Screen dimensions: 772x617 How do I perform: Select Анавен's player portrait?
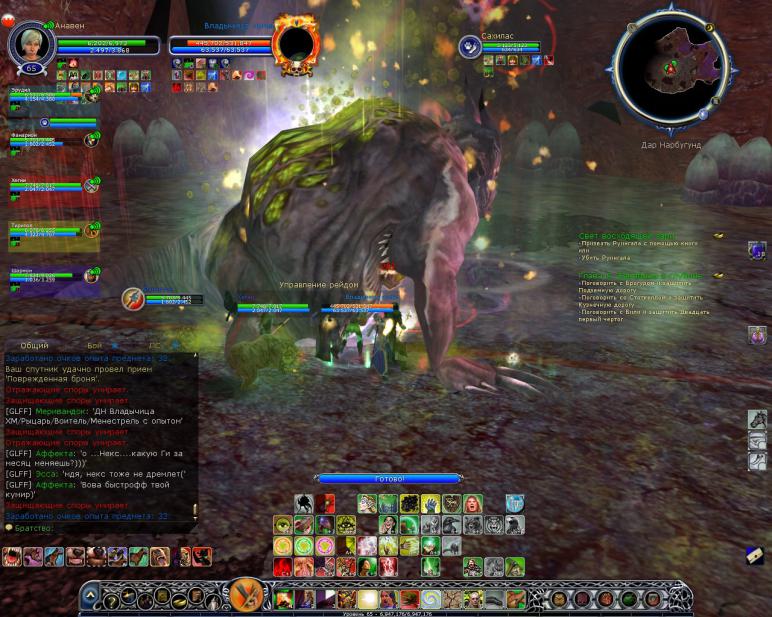point(29,43)
